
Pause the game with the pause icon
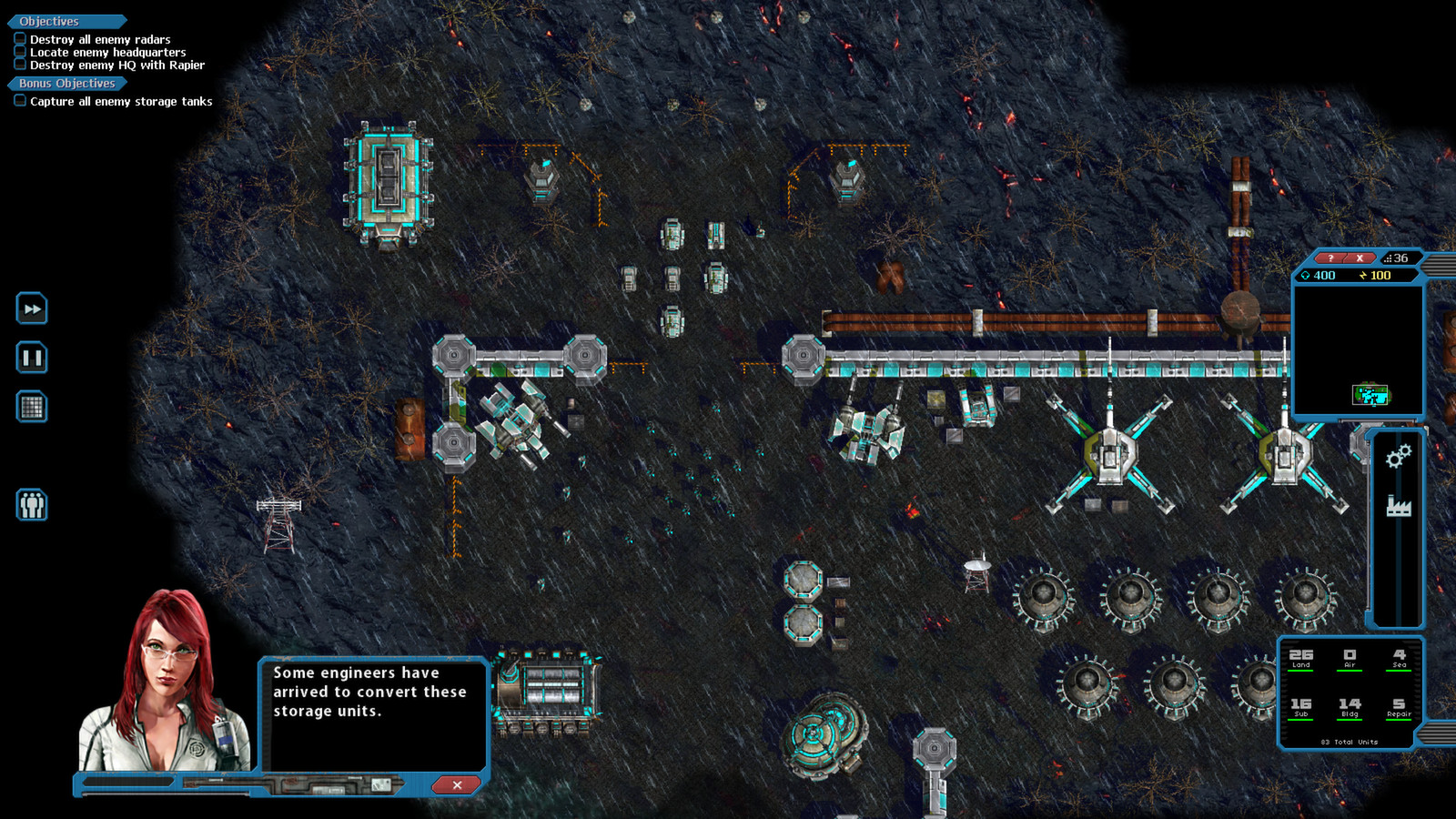pyautogui.click(x=32, y=359)
